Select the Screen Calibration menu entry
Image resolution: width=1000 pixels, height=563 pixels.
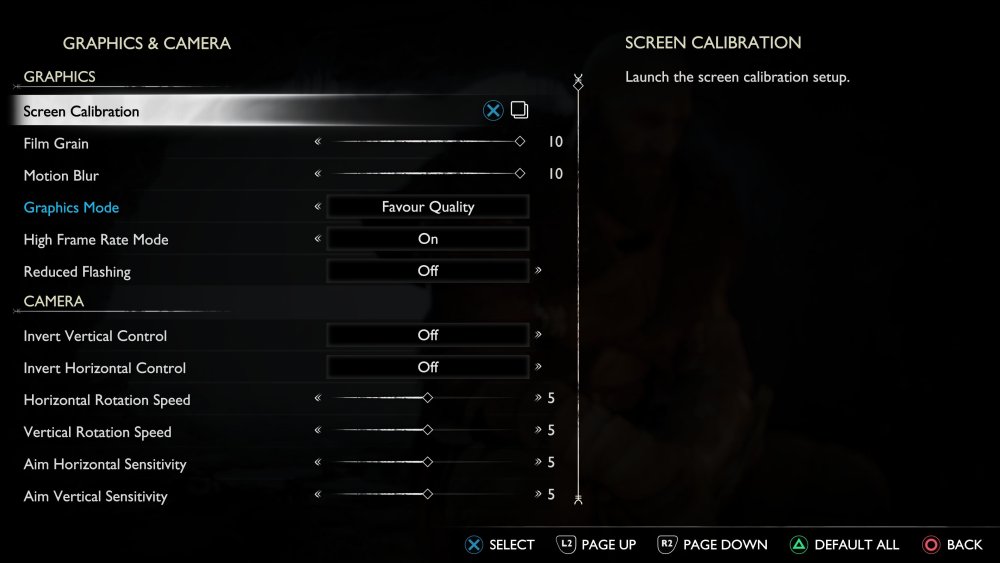click(x=82, y=111)
